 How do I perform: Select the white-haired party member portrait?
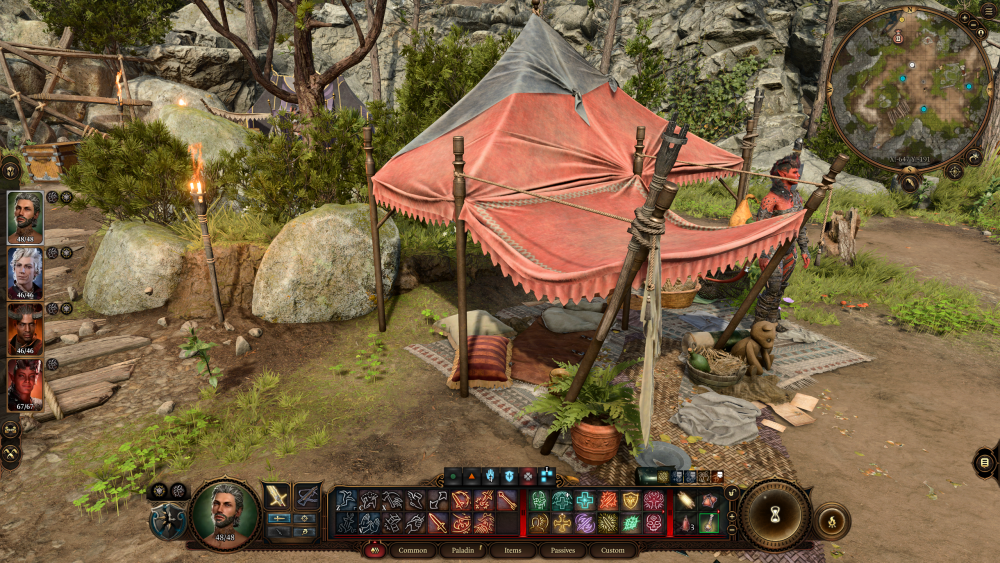point(25,273)
